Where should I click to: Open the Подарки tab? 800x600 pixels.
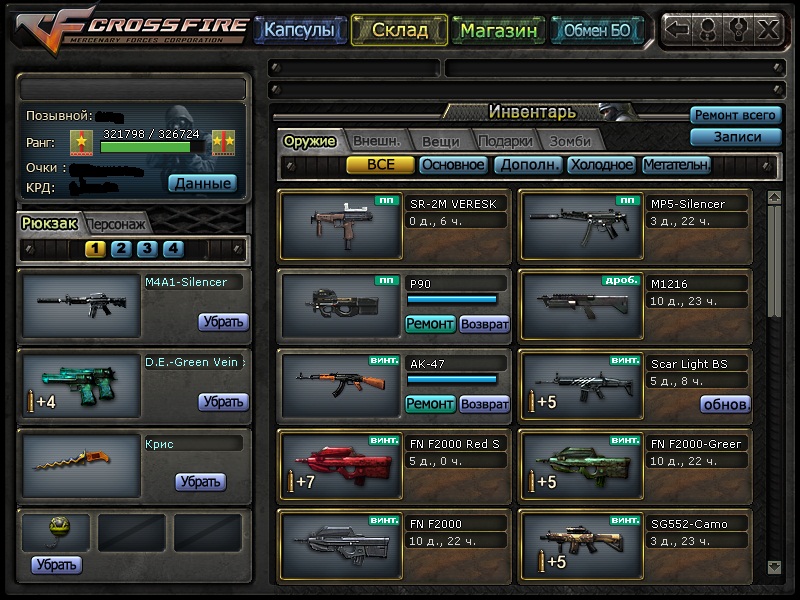[504, 141]
